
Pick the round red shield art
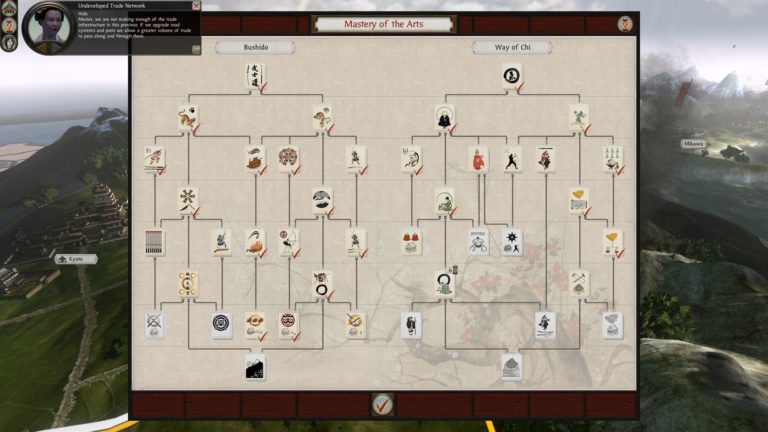[288, 158]
